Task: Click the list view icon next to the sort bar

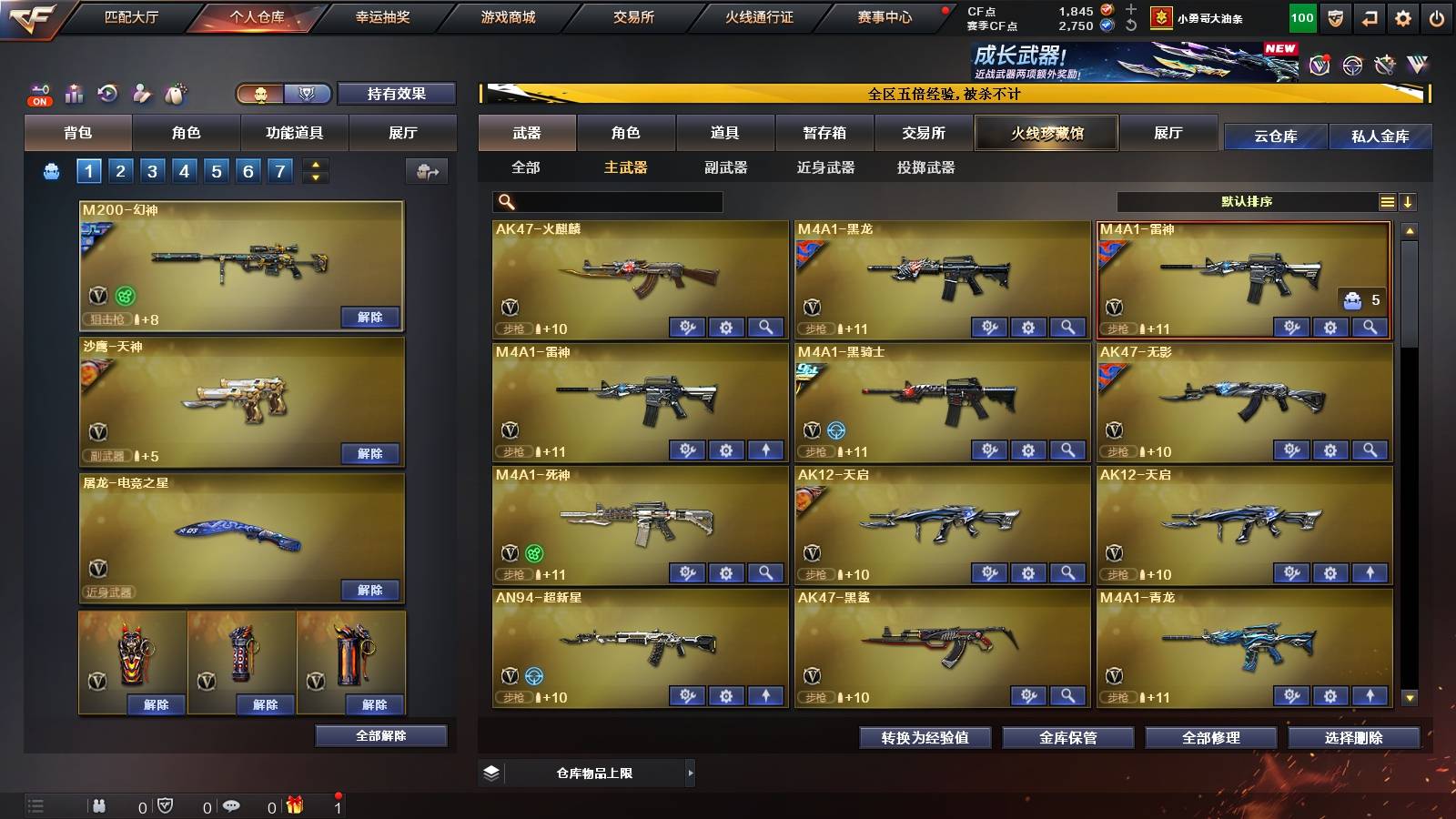Action: (x=1387, y=202)
